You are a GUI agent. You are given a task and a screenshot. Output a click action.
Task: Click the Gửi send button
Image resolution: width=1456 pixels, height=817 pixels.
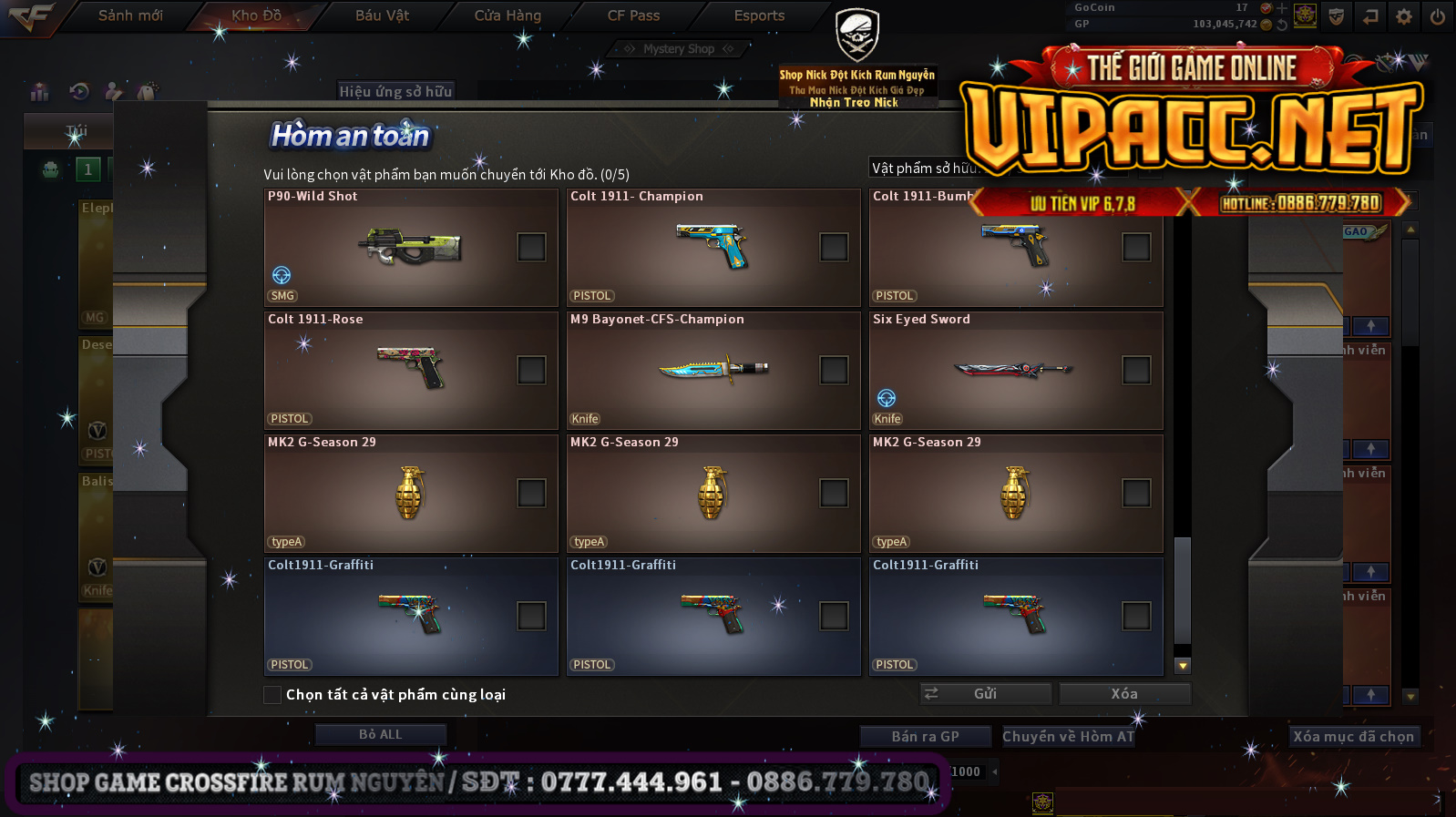(x=985, y=694)
